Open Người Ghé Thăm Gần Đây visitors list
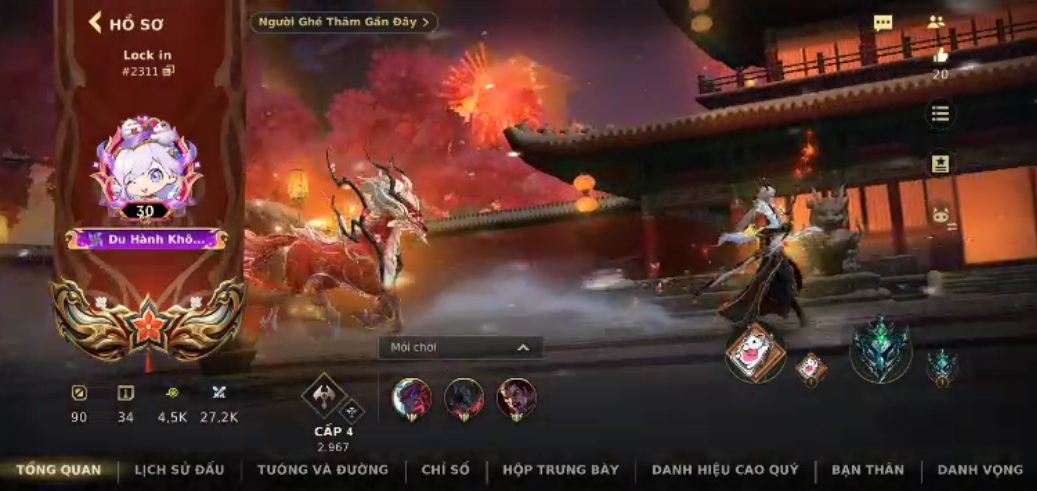Viewport: 1037px width, 491px height. [343, 22]
